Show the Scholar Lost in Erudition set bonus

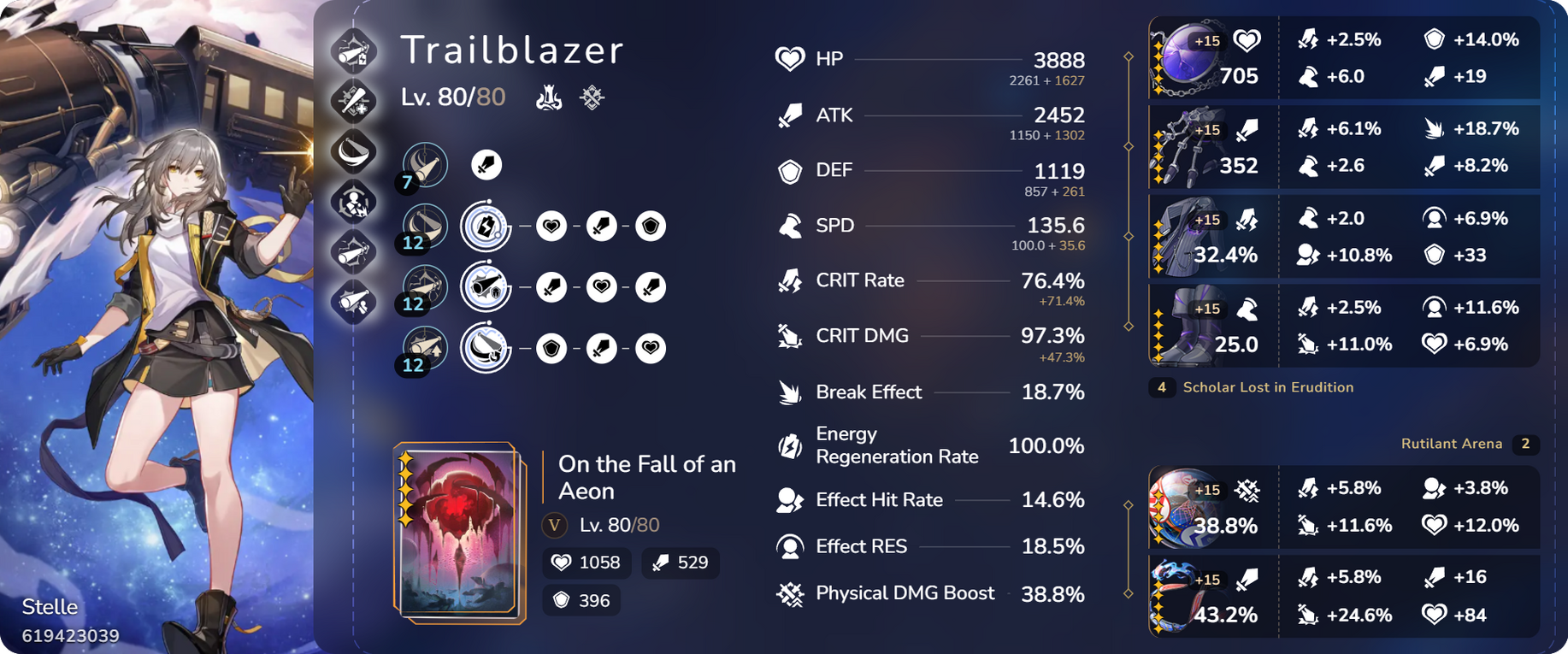coord(1267,387)
